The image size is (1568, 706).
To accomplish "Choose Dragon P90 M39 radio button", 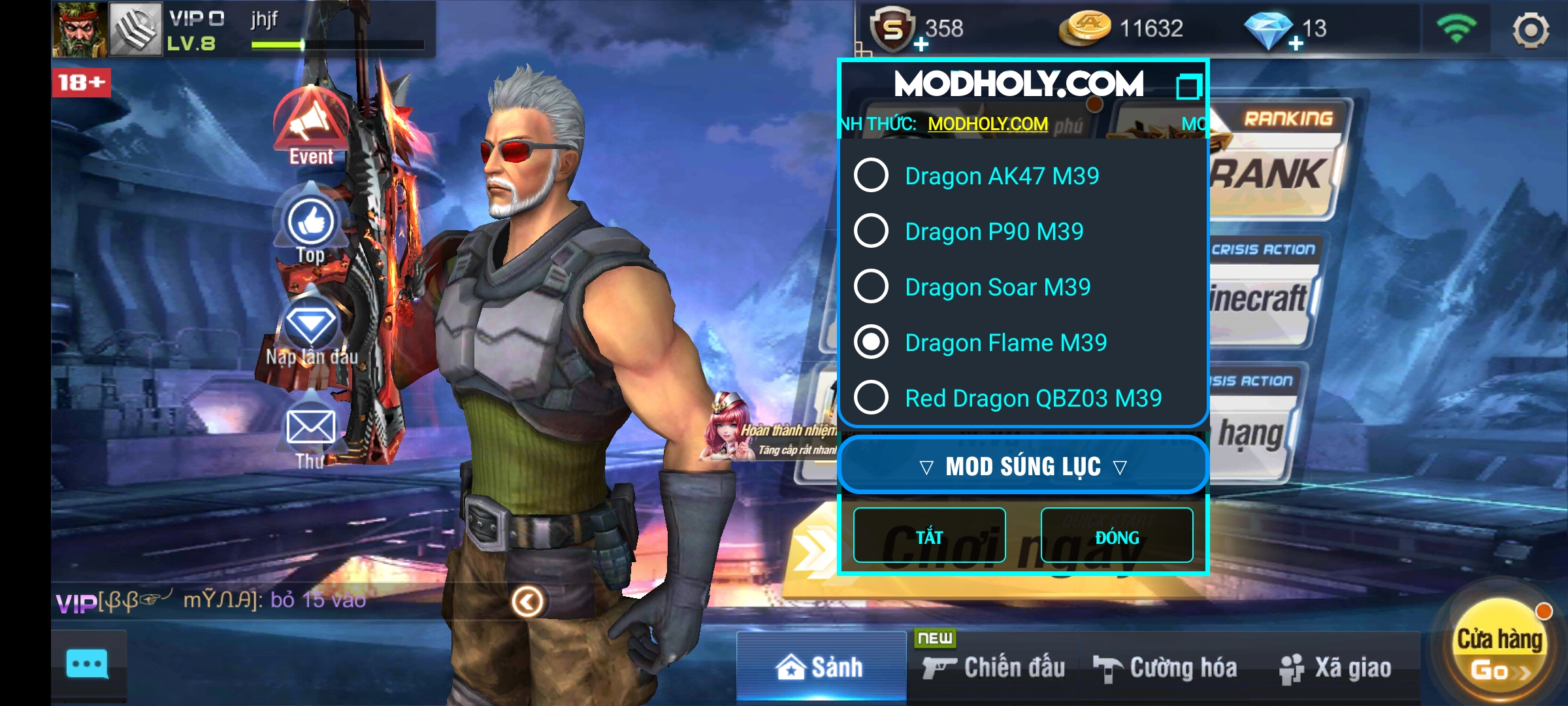I will pos(872,231).
